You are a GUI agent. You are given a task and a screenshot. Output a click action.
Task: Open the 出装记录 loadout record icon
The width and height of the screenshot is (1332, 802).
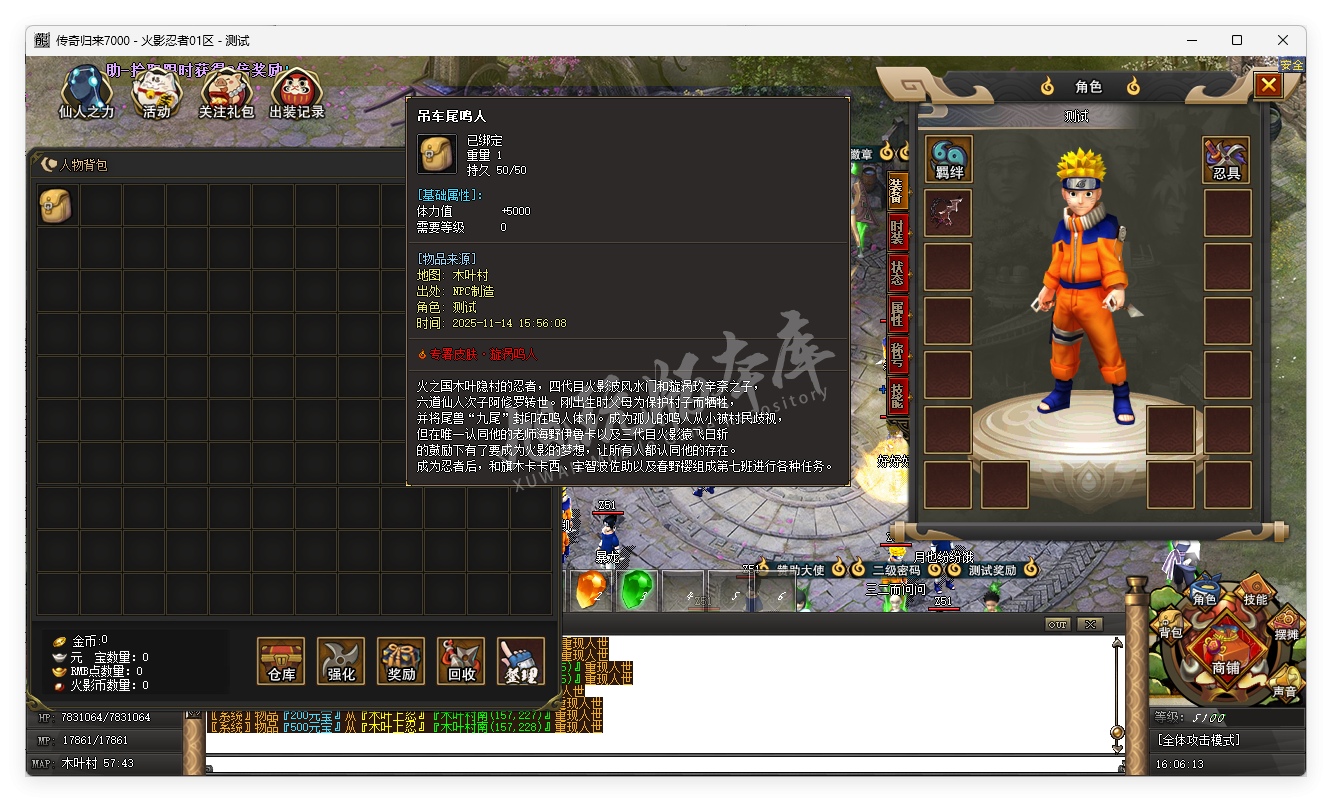coord(296,92)
